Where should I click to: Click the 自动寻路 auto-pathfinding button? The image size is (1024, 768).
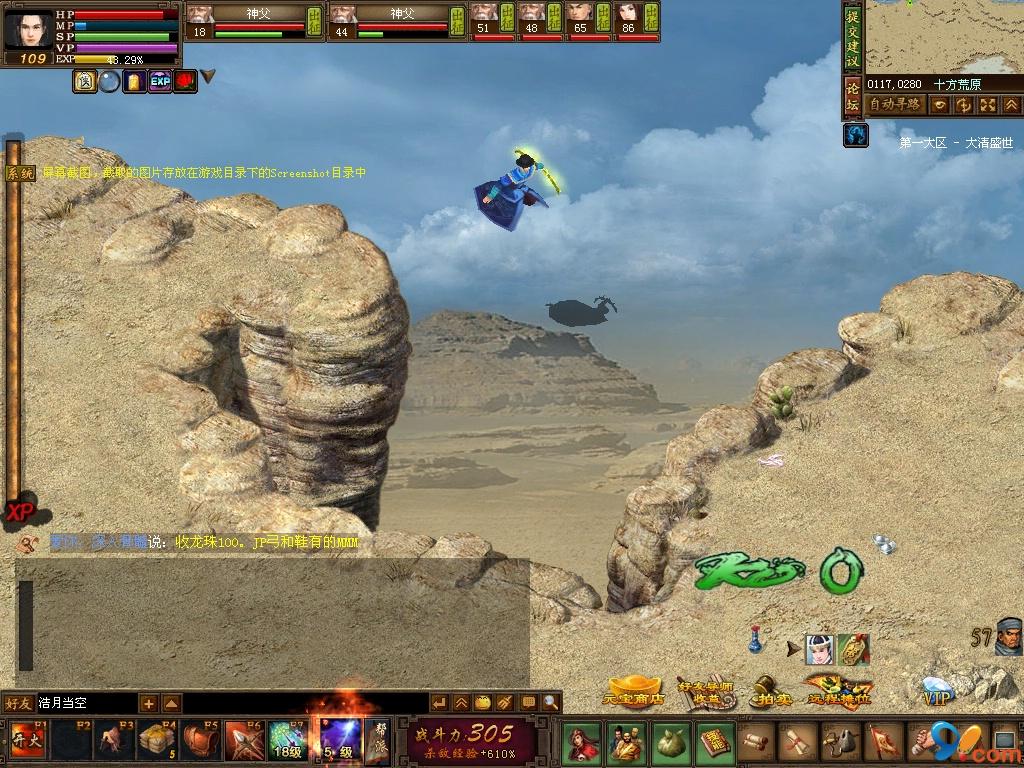895,105
